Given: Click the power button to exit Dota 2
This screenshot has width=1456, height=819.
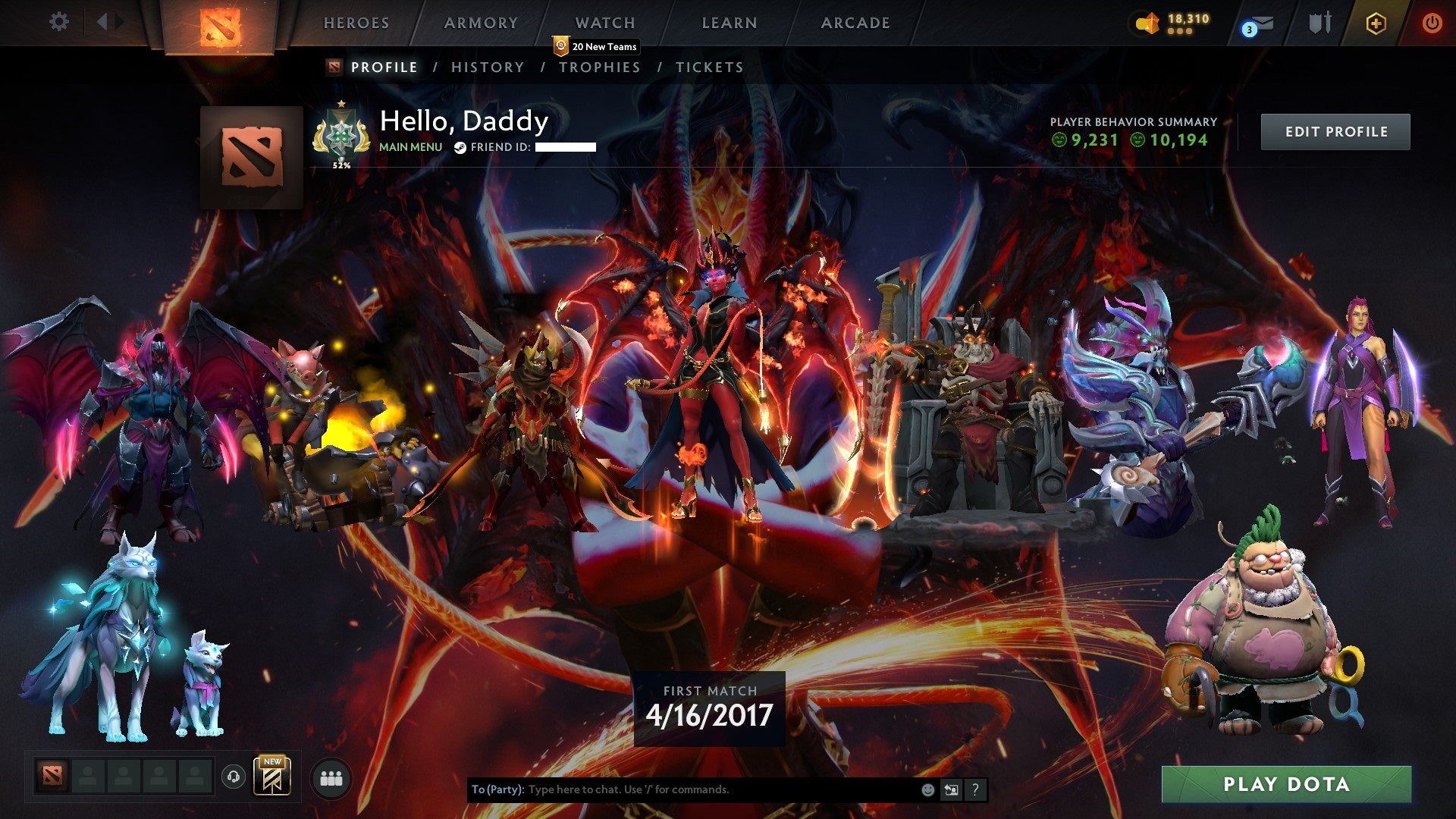Looking at the screenshot, I should (x=1432, y=23).
